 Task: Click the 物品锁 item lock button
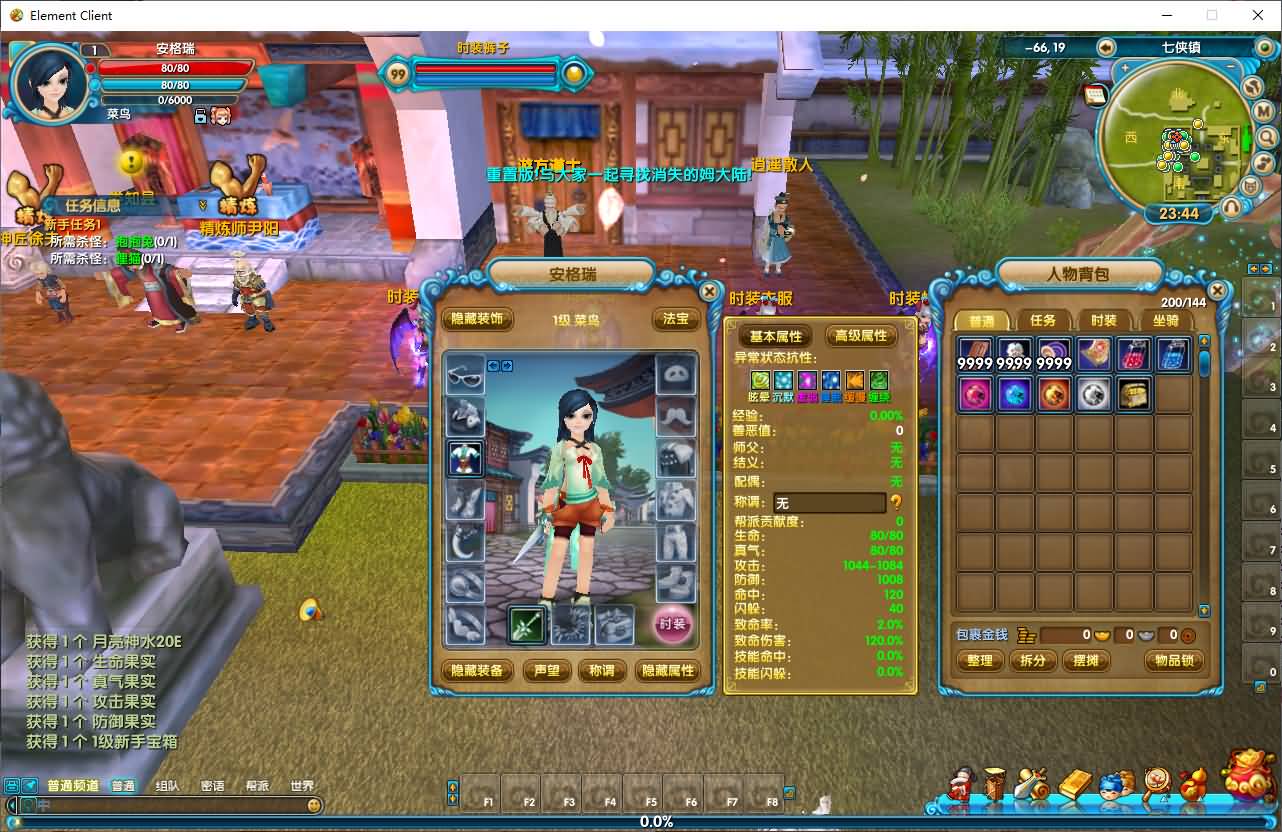(1173, 660)
